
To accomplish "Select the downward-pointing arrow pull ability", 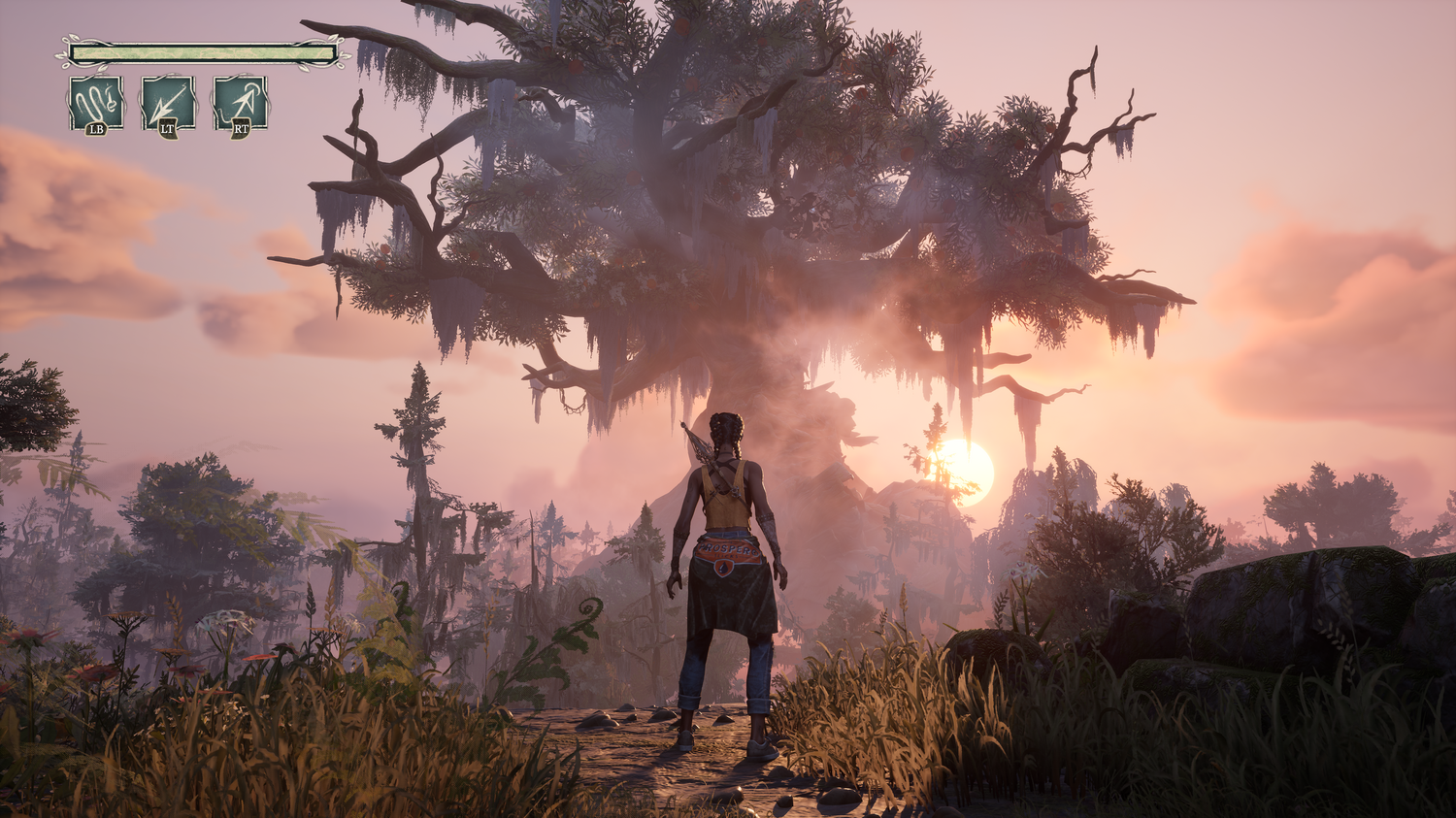I will (x=168, y=103).
